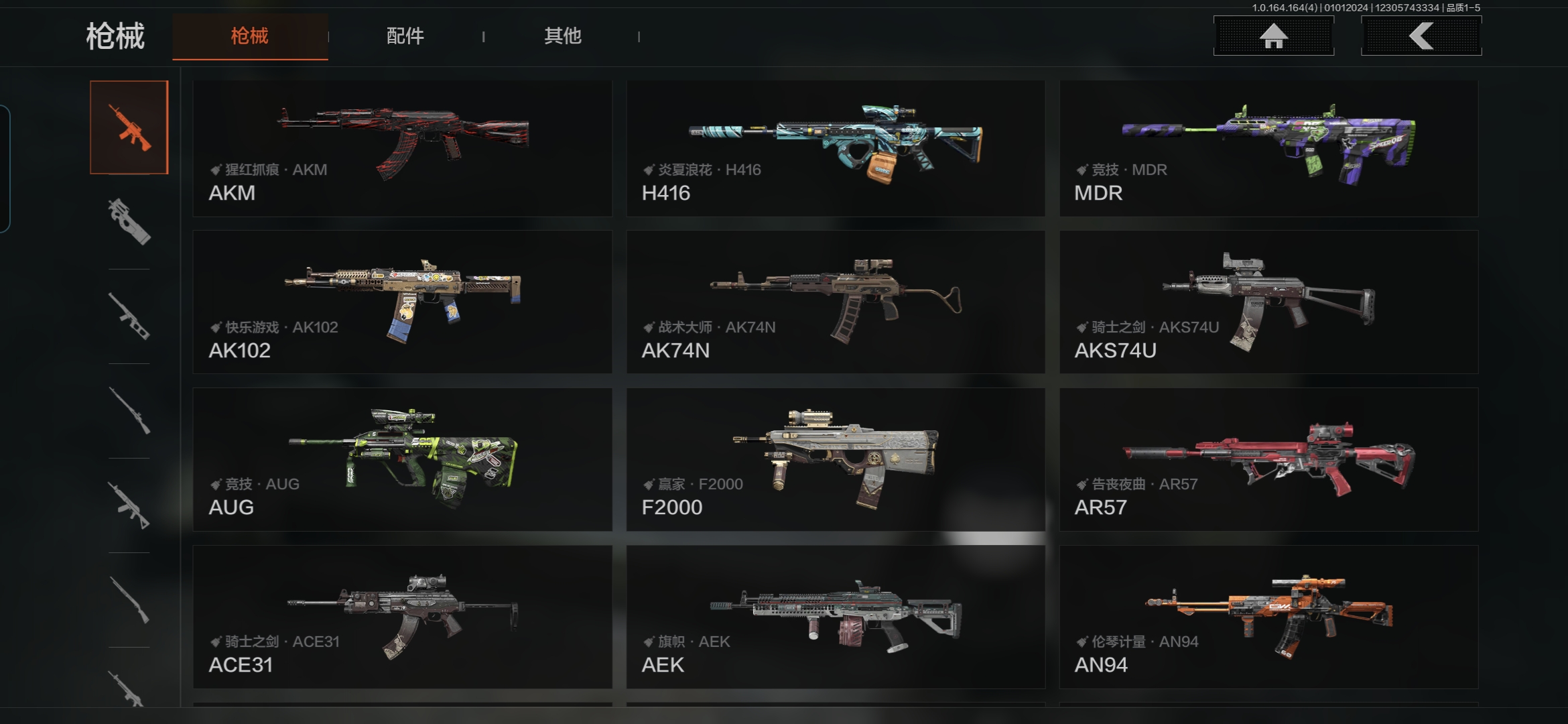Select the F2000 rifle tile

(x=836, y=460)
